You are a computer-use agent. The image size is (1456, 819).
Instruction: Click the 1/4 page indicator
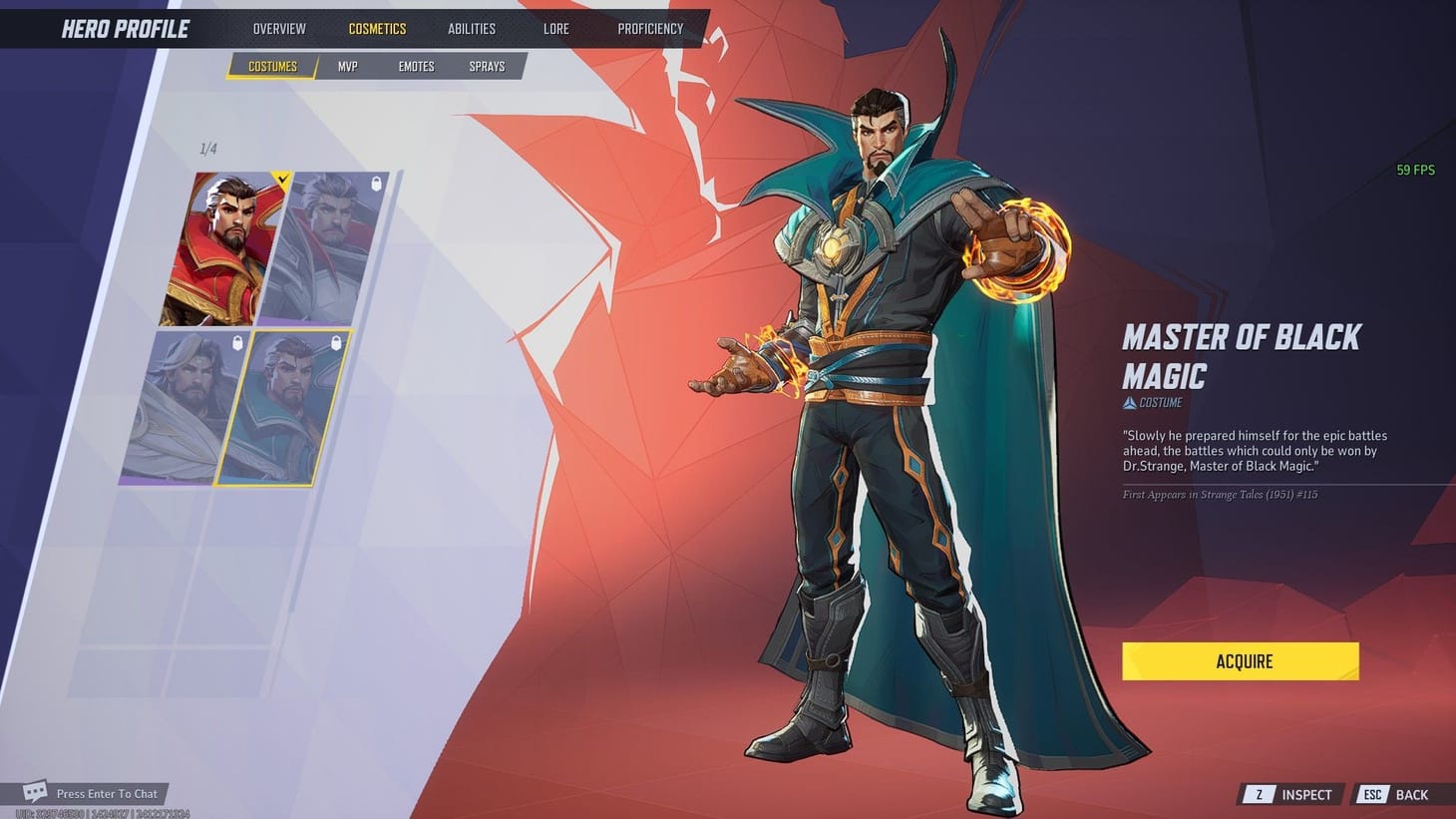(x=206, y=148)
